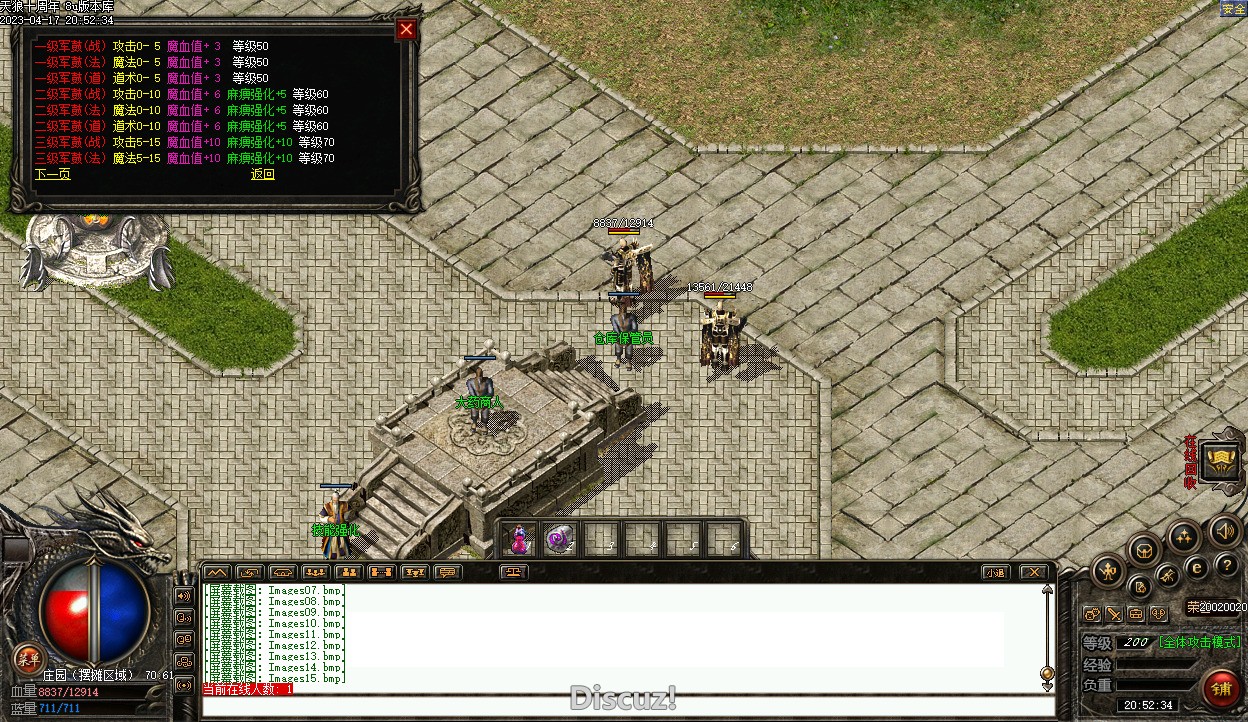Screen dimensions: 1248x722
Task: Close the chat panel with X button
Action: pyautogui.click(x=1033, y=572)
